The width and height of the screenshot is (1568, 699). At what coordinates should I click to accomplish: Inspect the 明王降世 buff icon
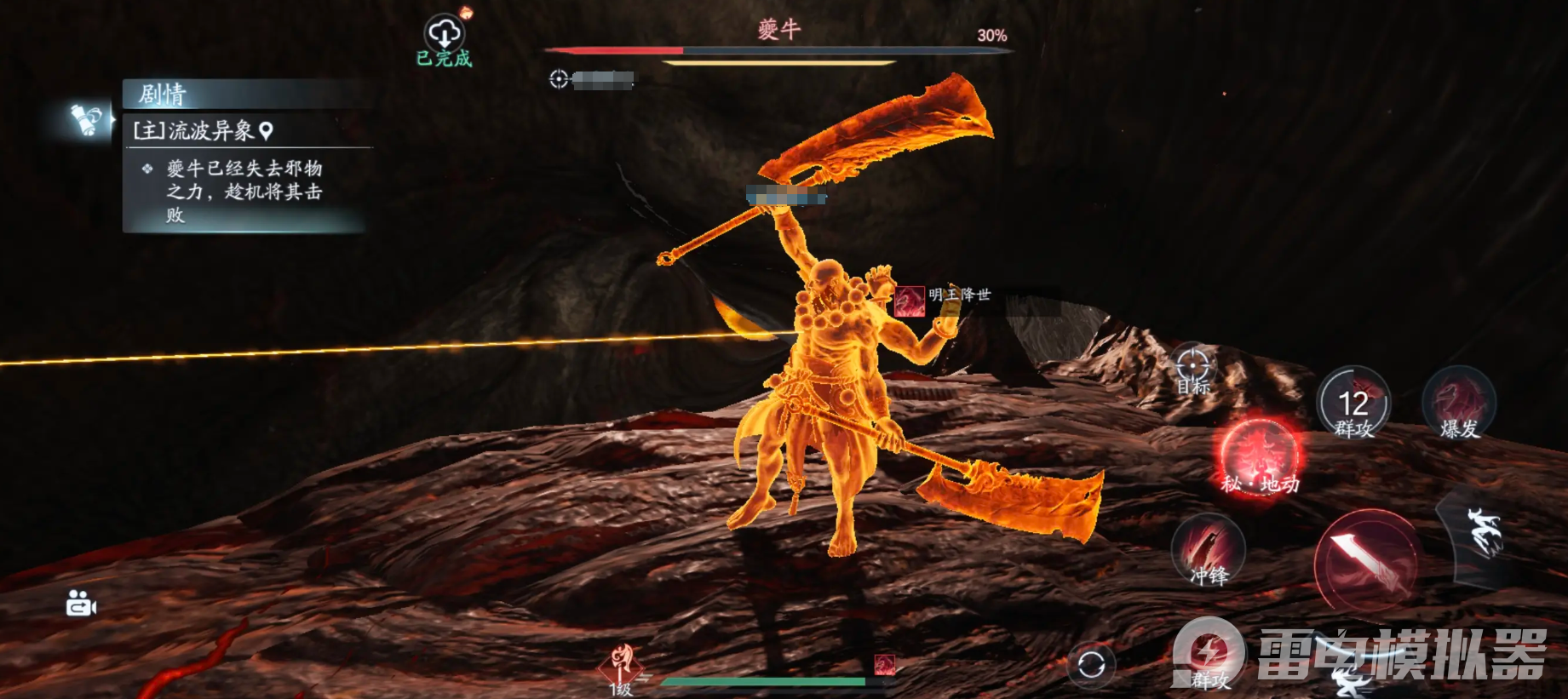(910, 301)
